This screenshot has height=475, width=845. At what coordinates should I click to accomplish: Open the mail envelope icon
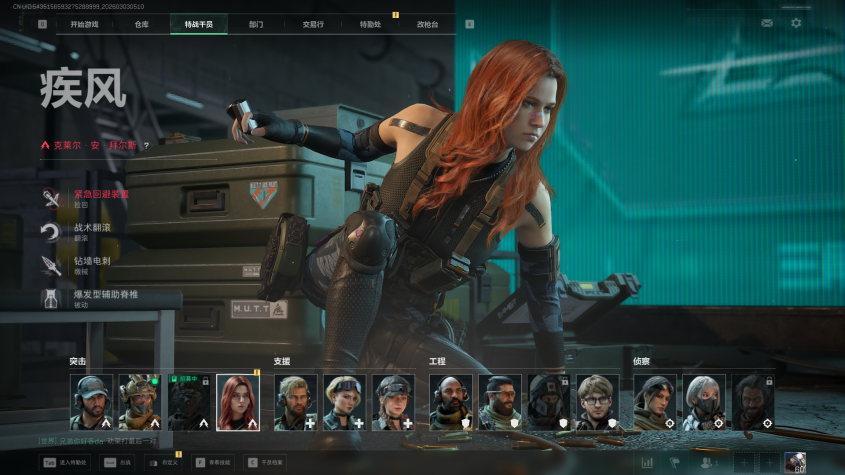[x=767, y=22]
